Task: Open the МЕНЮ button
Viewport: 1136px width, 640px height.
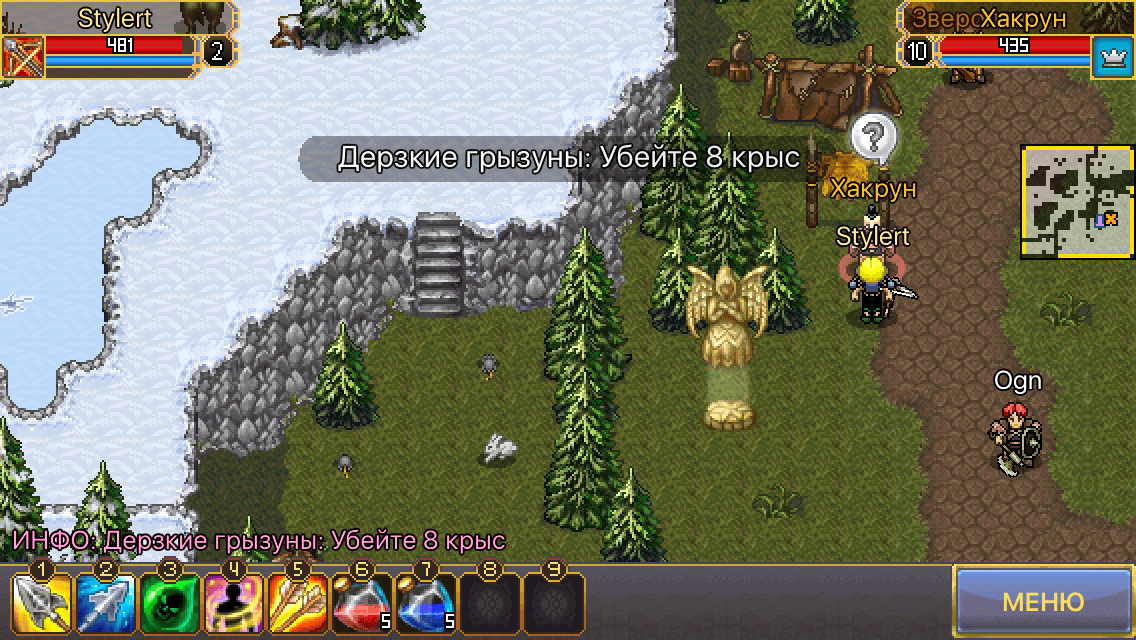Action: pyautogui.click(x=1043, y=602)
